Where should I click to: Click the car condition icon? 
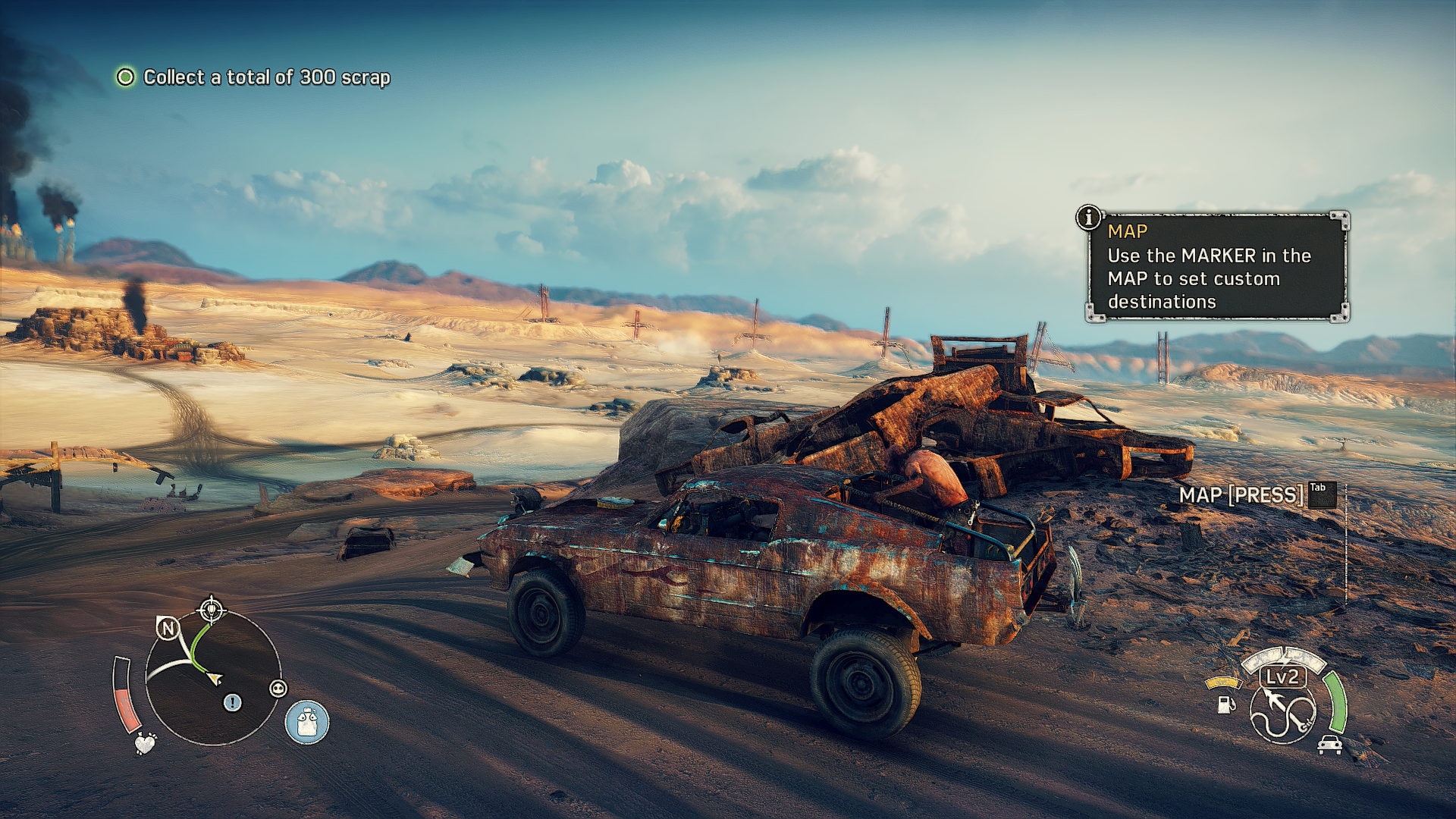1329,745
